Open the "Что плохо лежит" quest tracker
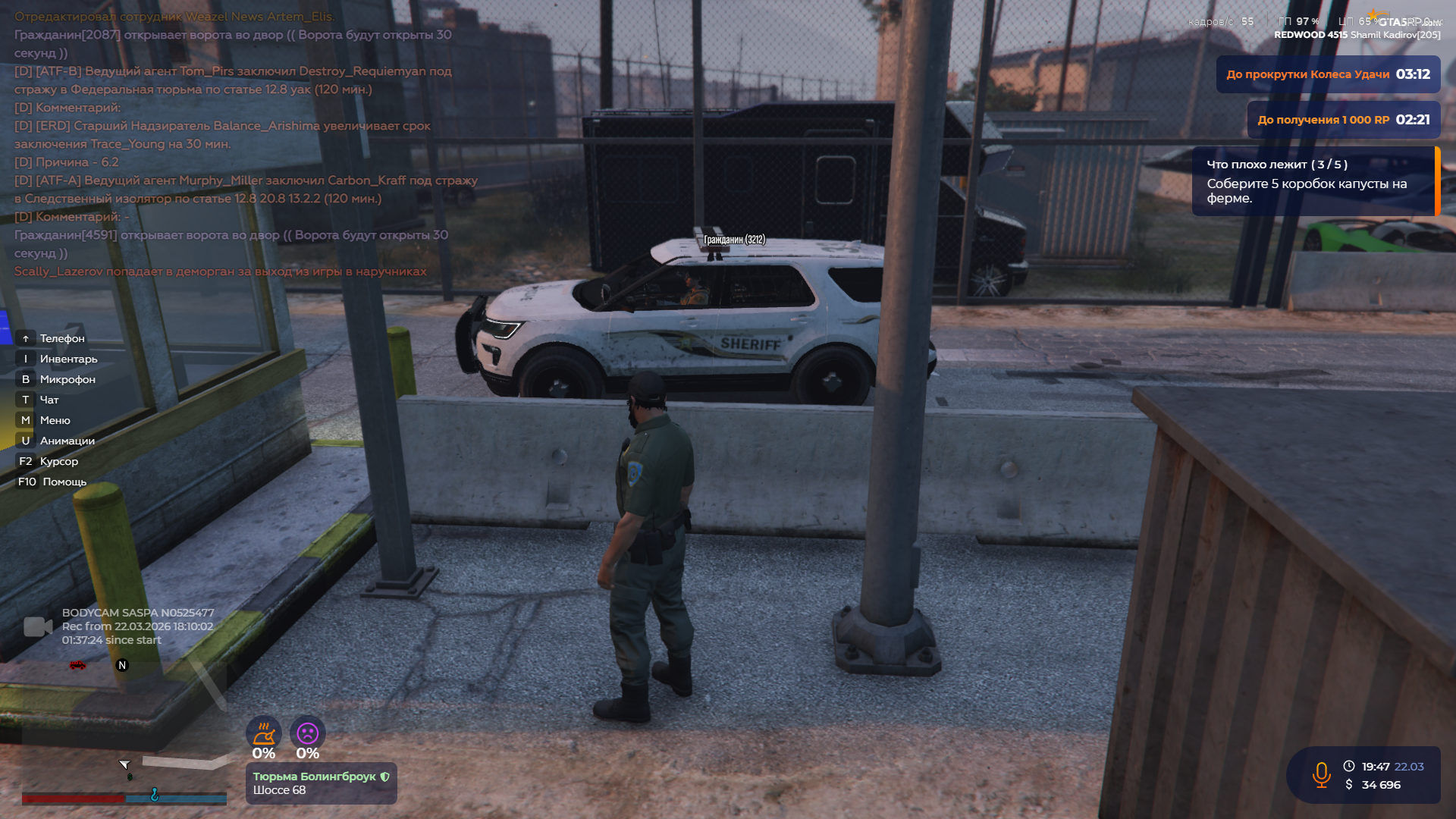The width and height of the screenshot is (1456, 819). pyautogui.click(x=1313, y=181)
